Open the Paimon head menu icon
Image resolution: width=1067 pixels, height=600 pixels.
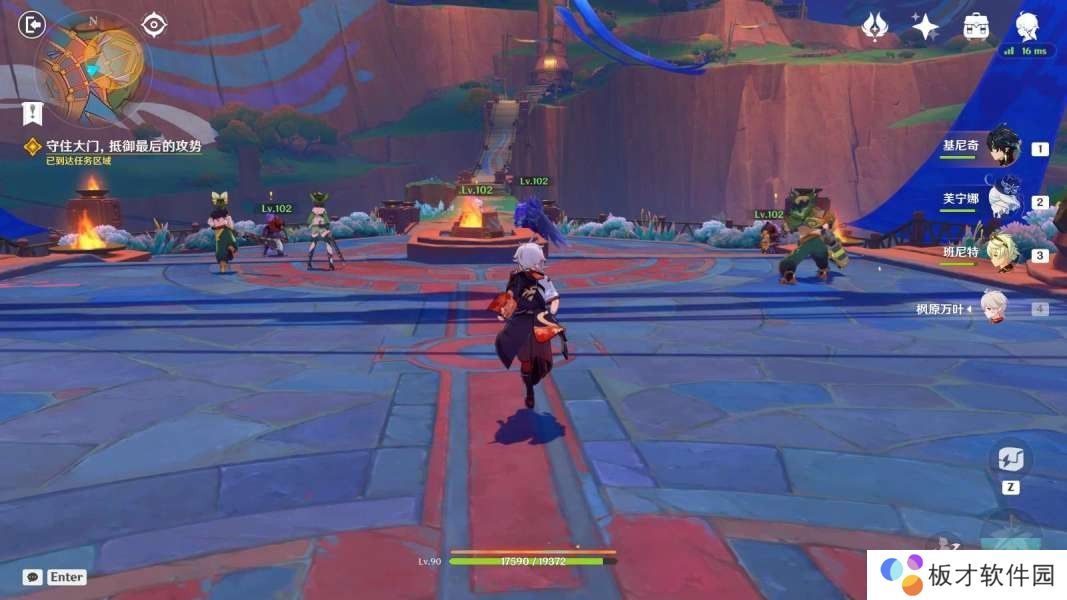[x=1027, y=25]
